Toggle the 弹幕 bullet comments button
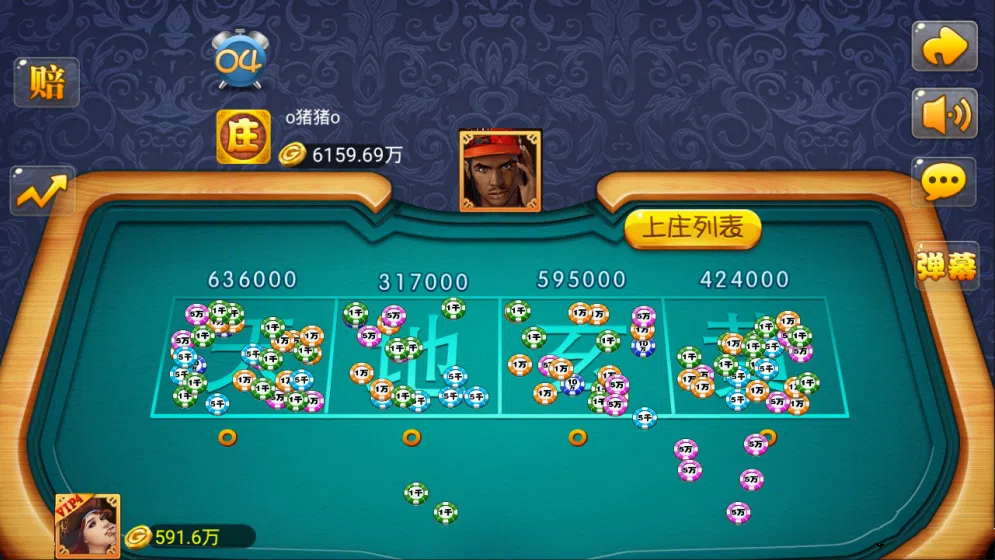This screenshot has width=995, height=560. click(x=946, y=265)
